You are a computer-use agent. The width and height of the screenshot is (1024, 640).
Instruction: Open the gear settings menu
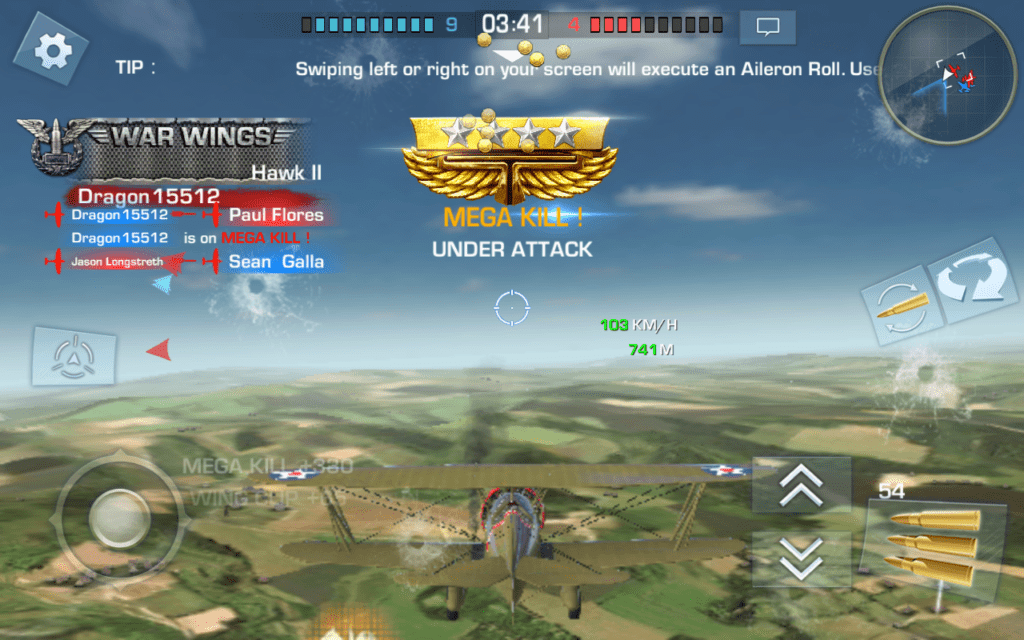[x=50, y=50]
